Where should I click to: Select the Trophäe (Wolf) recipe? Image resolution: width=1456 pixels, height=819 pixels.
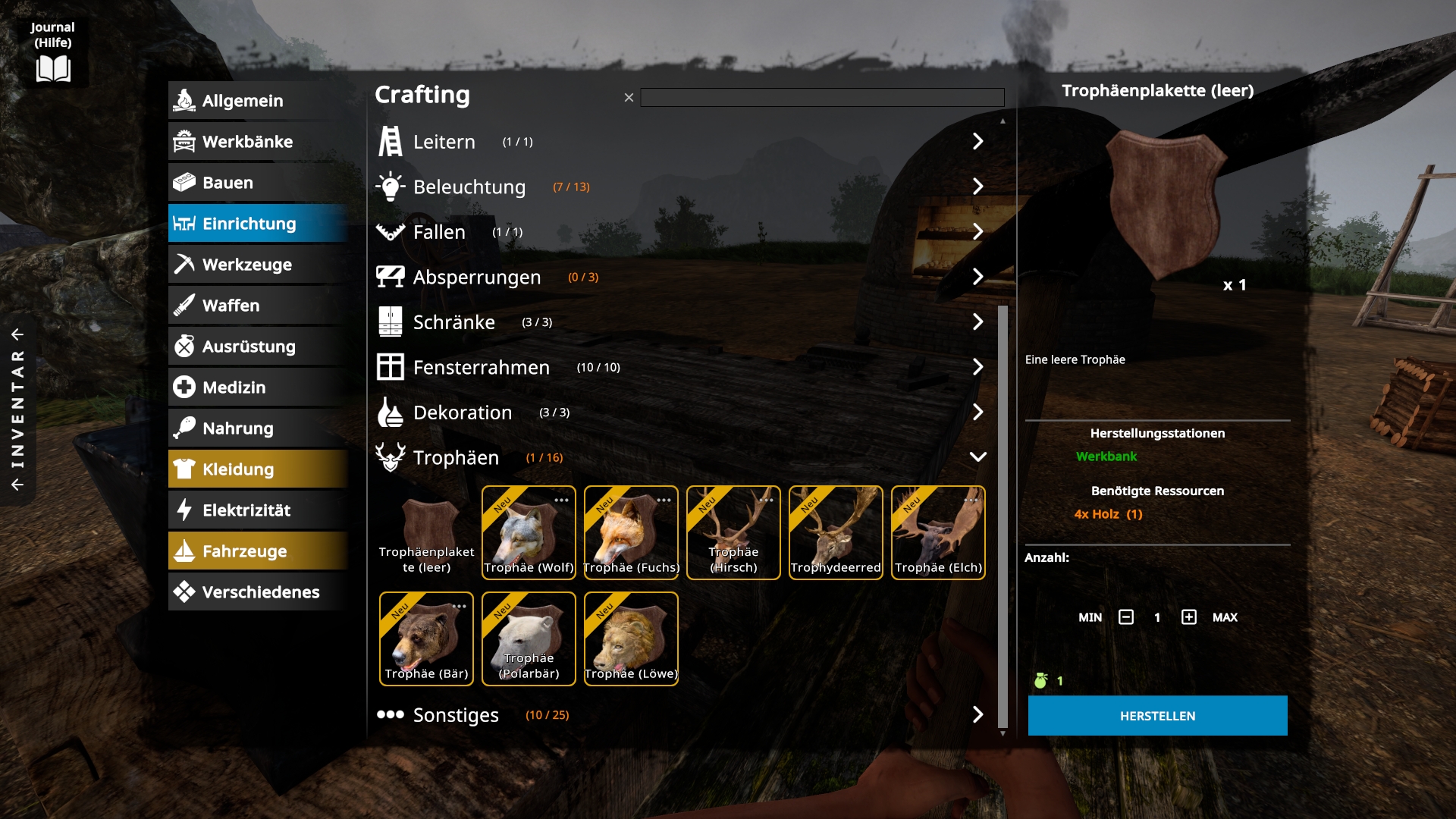(529, 533)
